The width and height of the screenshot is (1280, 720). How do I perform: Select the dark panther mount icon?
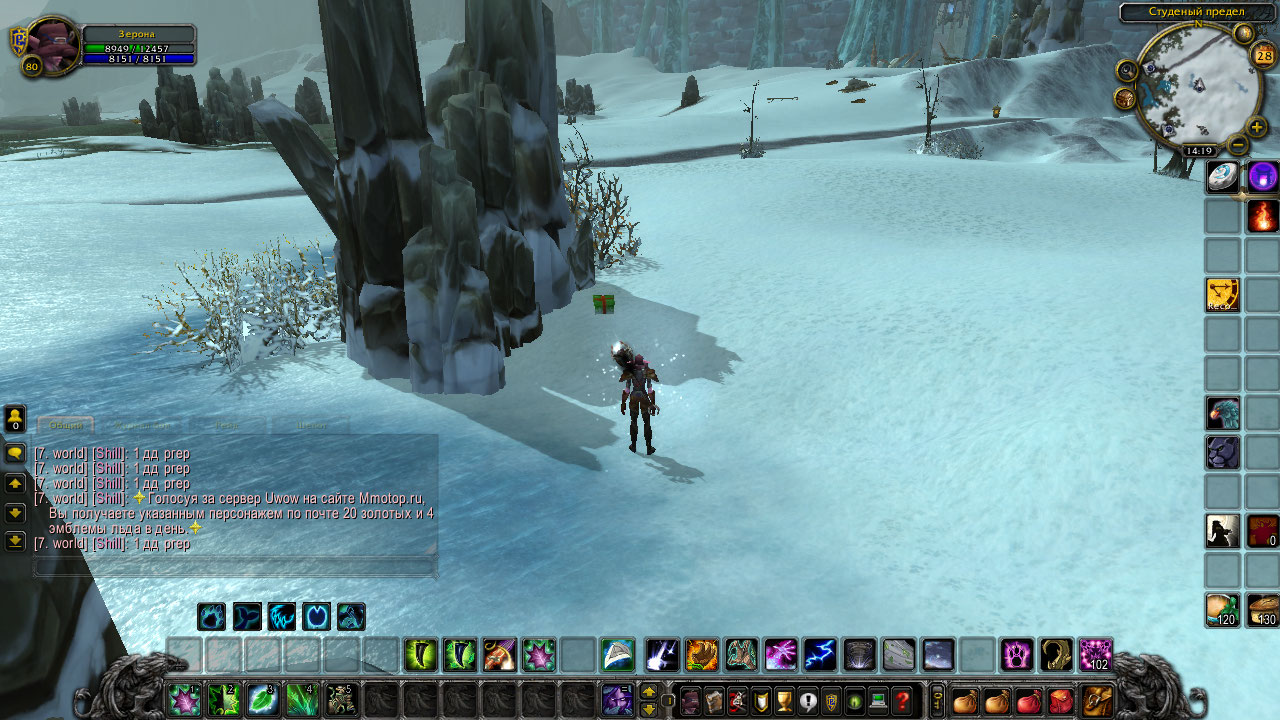click(x=1222, y=452)
